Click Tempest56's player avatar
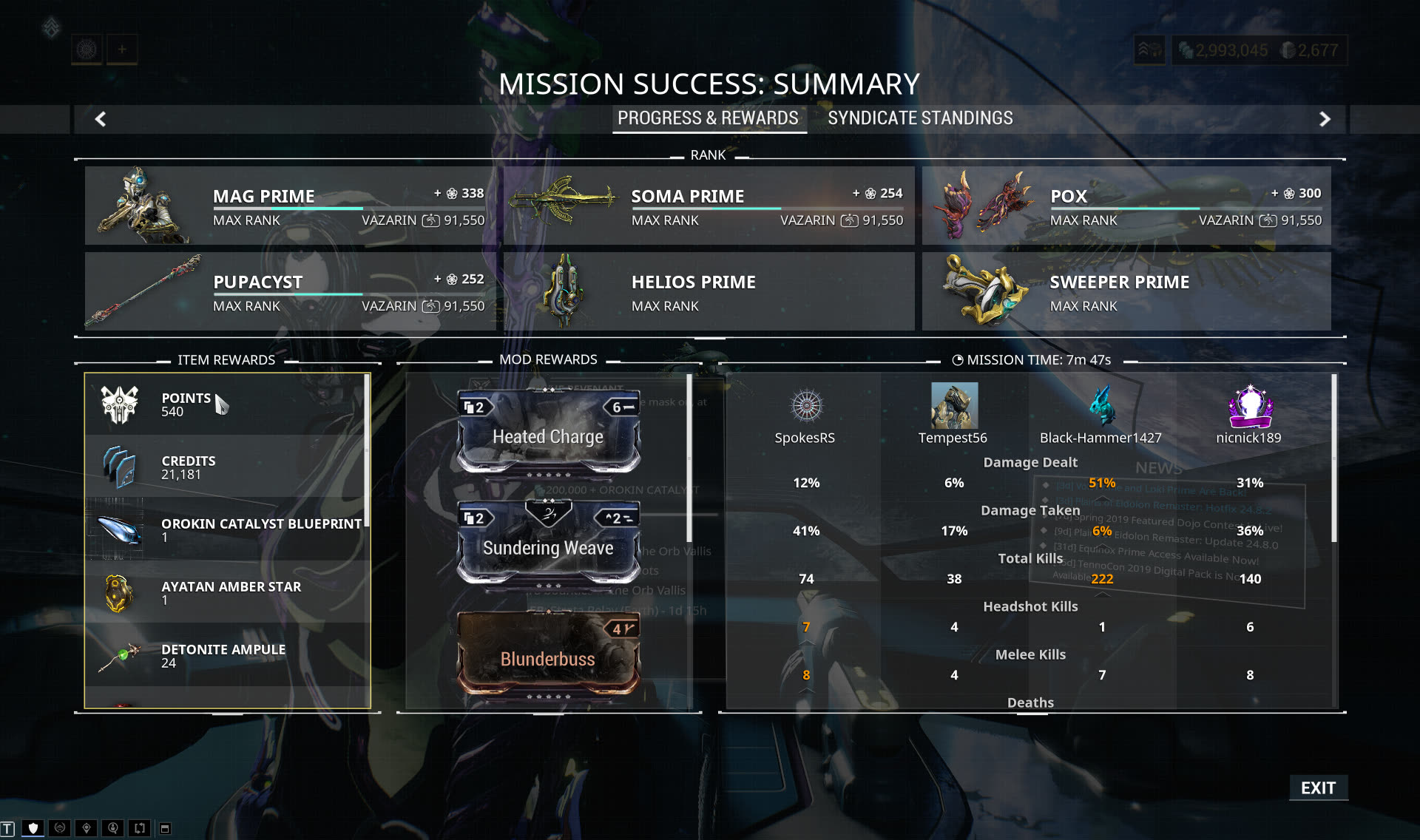This screenshot has width=1420, height=840. (x=954, y=405)
